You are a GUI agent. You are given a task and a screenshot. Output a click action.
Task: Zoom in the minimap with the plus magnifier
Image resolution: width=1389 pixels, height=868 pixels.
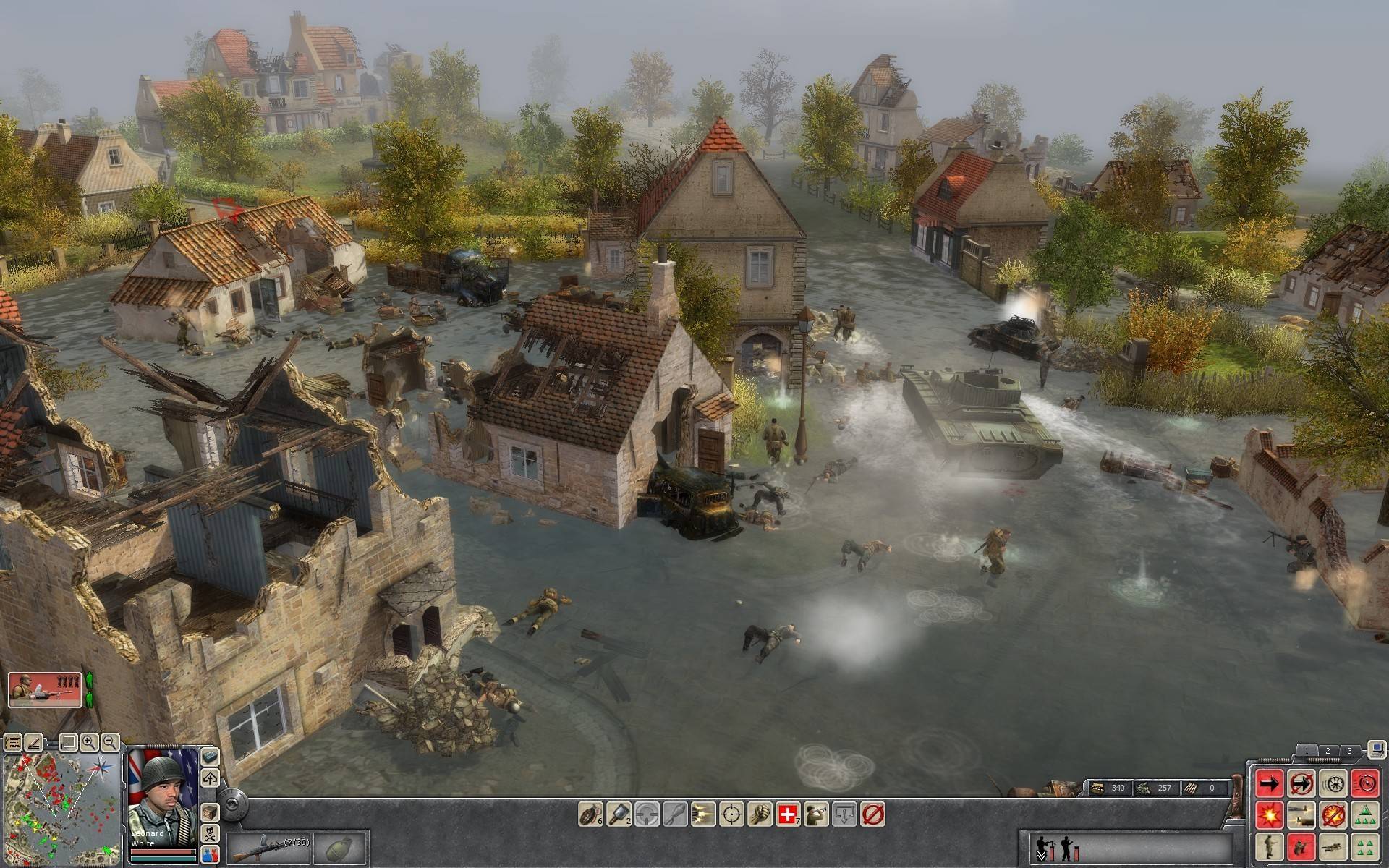click(89, 741)
